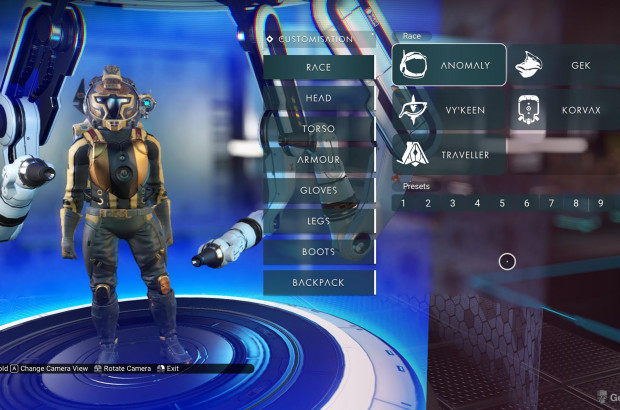Choose the Backpack customisation category
This screenshot has width=620, height=410.
click(319, 283)
